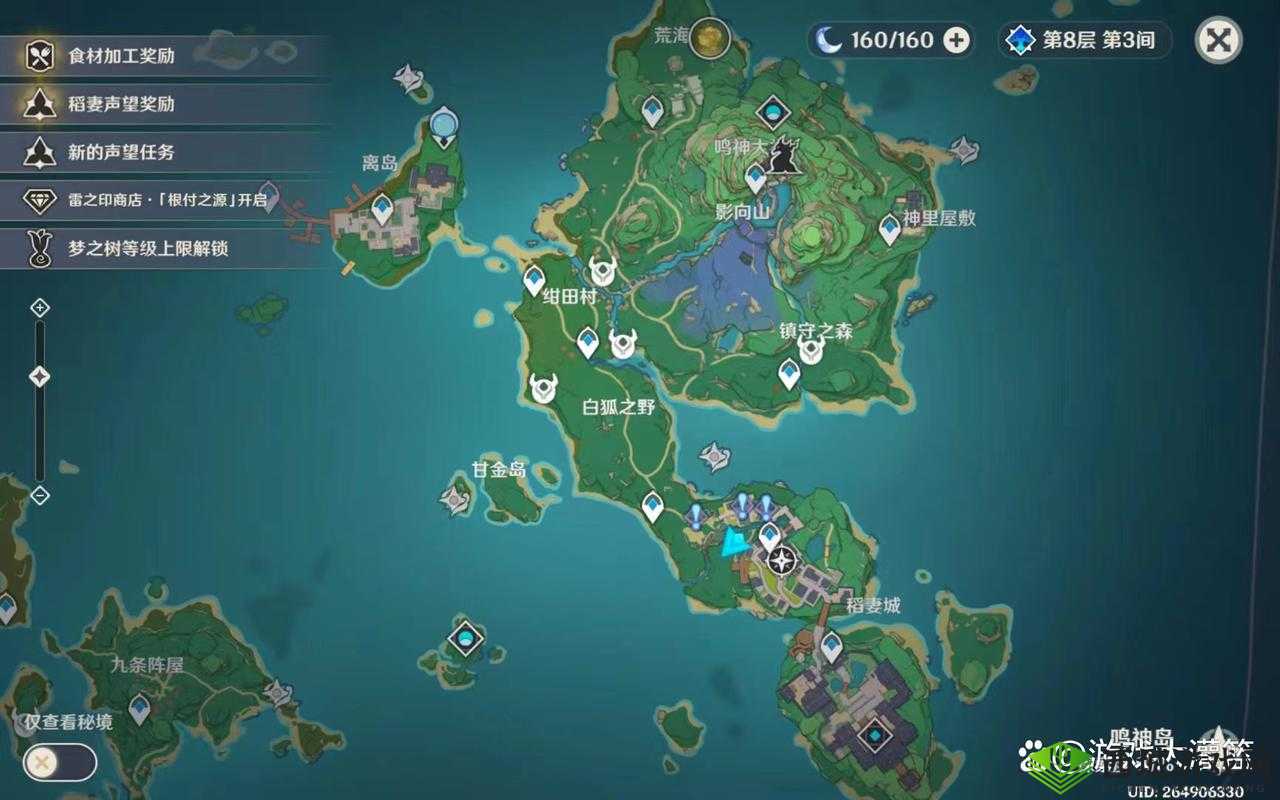Select the 梦之树等级上限解锁 entry
The image size is (1280, 800).
pos(165,248)
